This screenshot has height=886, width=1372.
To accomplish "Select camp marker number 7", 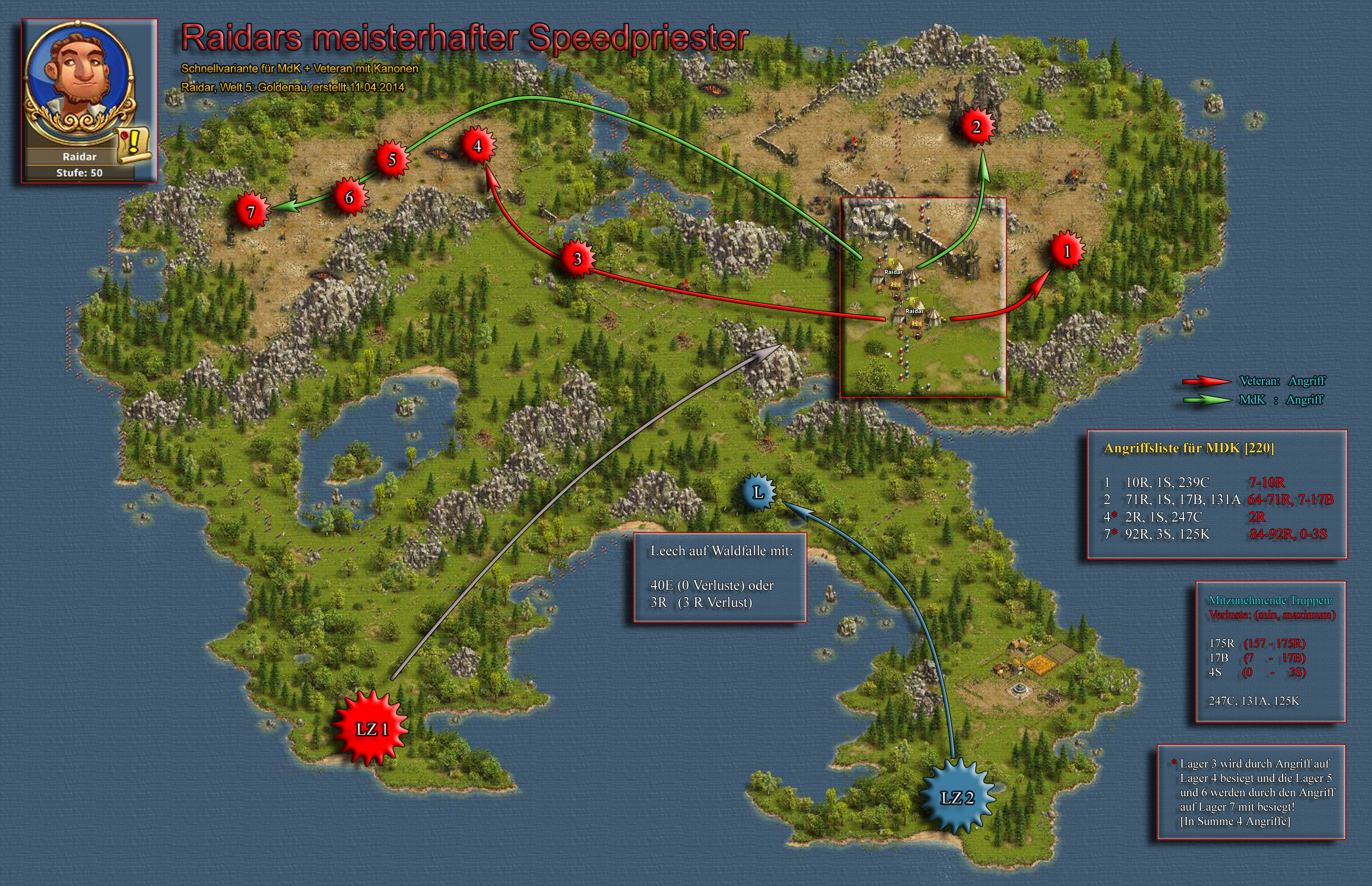I will [251, 212].
